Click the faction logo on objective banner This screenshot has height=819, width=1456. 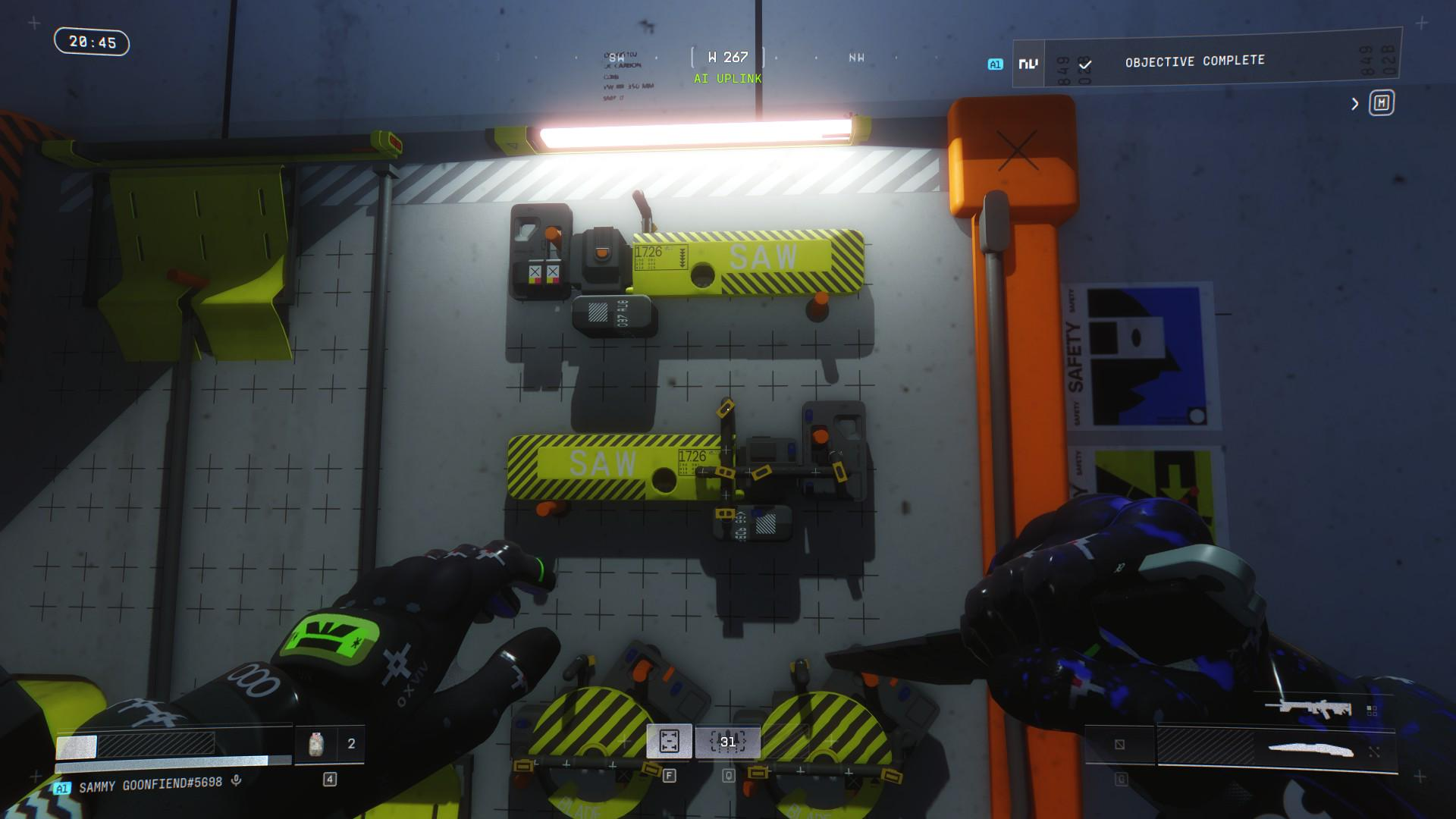click(x=1028, y=64)
